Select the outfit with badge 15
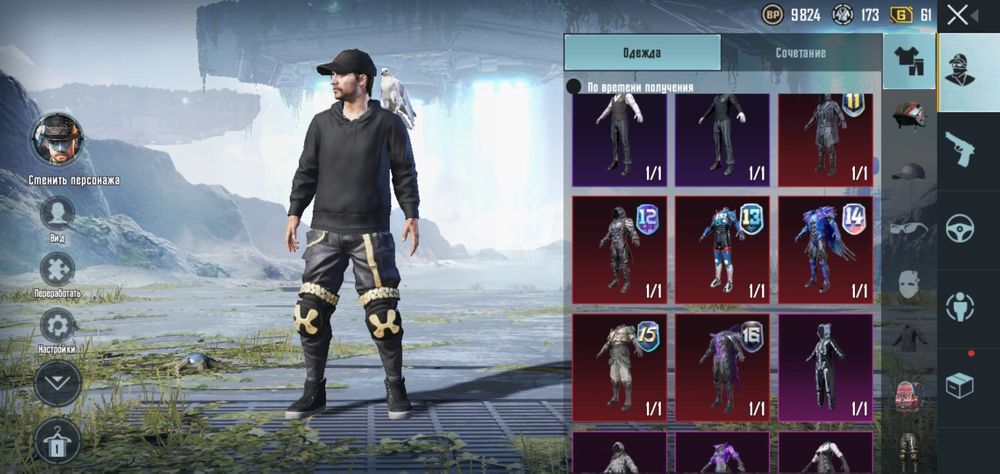The width and height of the screenshot is (1000, 474). point(619,367)
